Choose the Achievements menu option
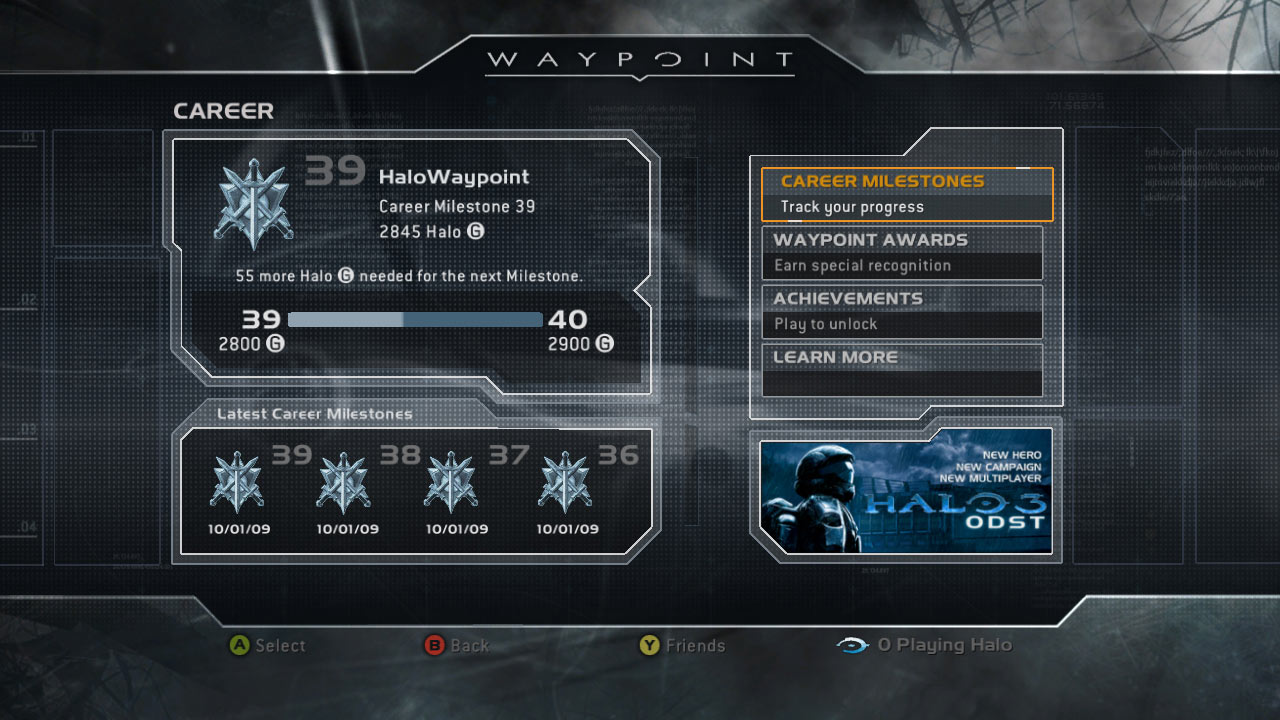 click(x=902, y=311)
